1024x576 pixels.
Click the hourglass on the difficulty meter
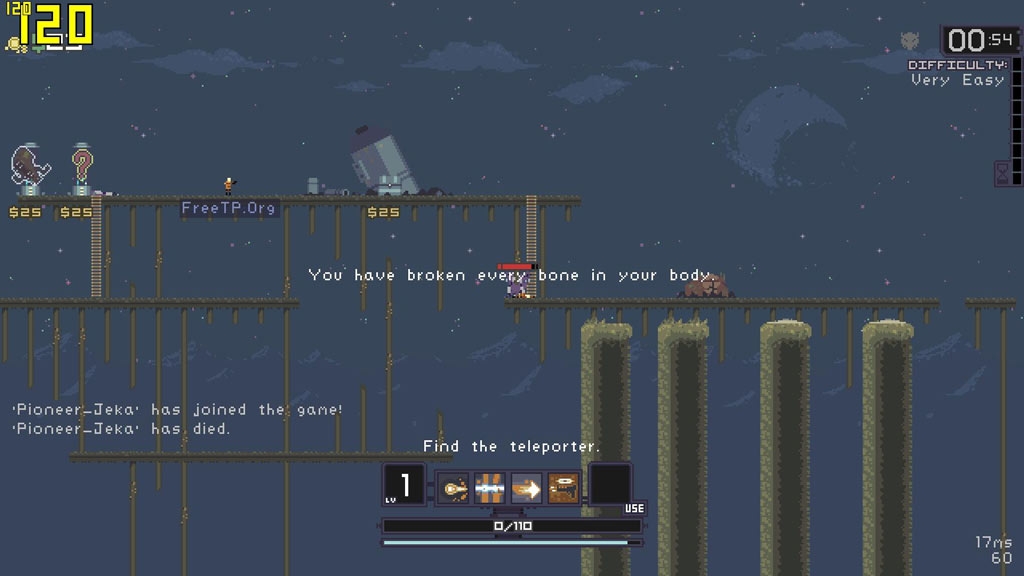(x=1001, y=173)
